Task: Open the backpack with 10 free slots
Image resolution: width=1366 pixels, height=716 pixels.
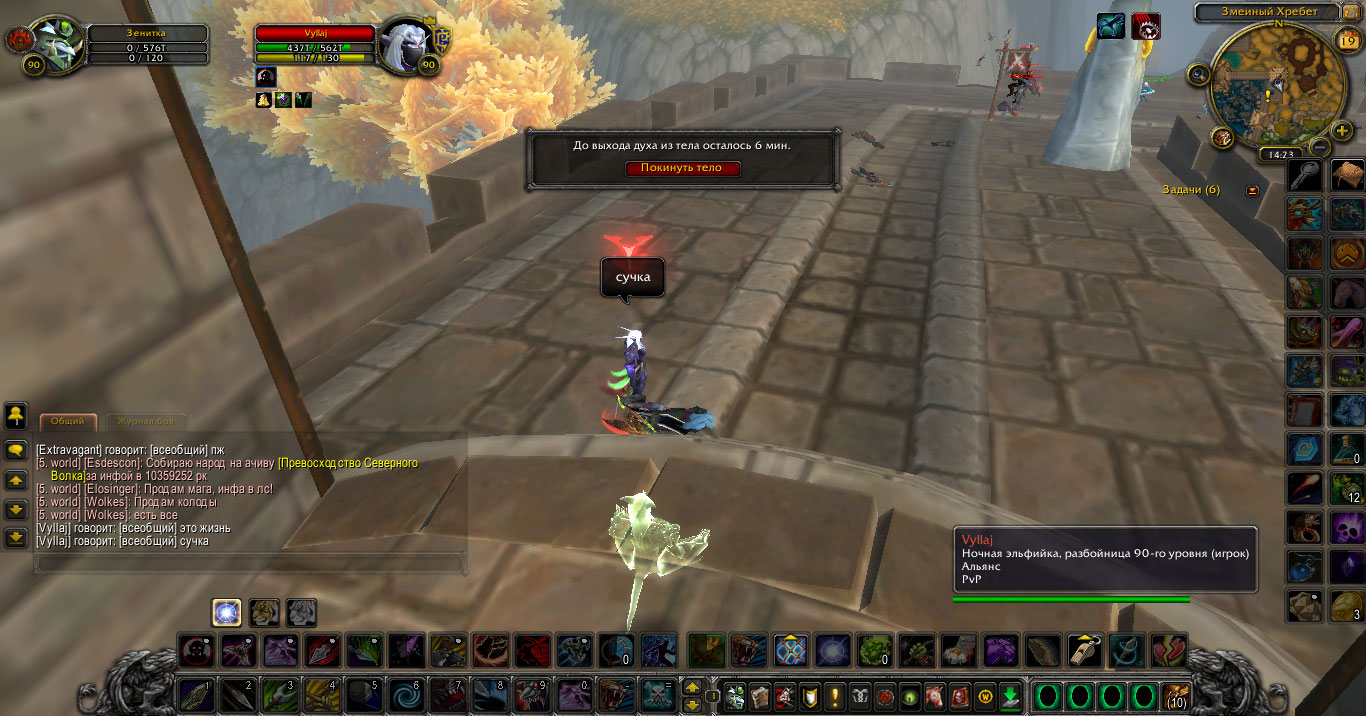Action: [1176, 696]
